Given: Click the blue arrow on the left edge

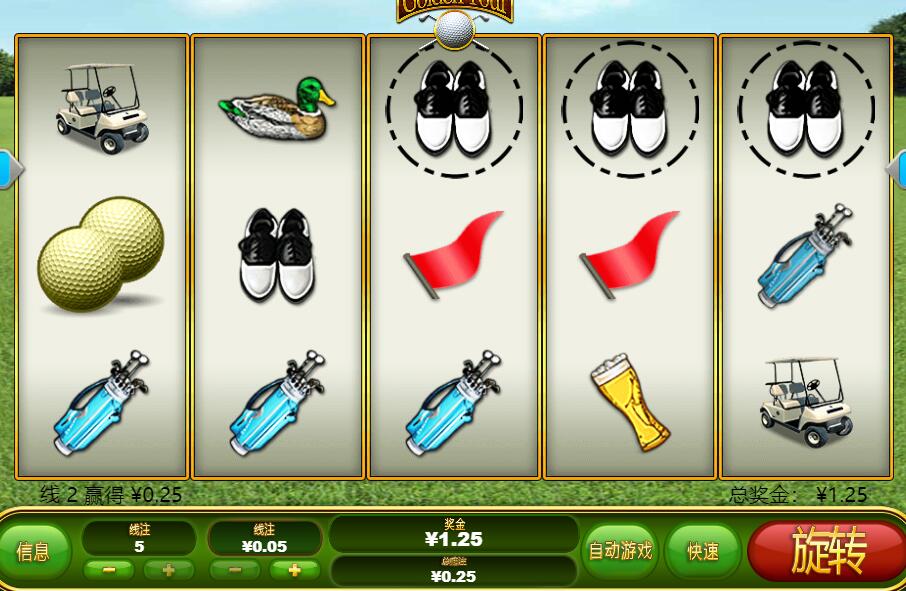Looking at the screenshot, I should [9, 169].
